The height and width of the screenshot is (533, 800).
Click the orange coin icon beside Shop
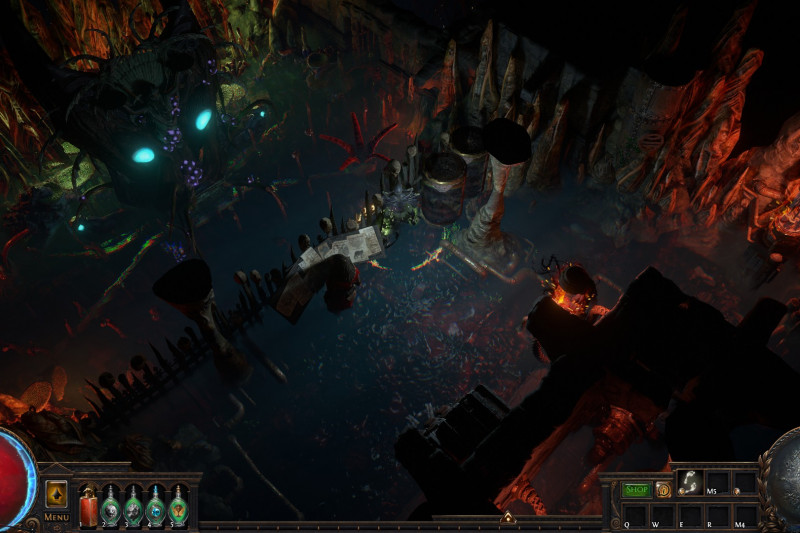[663, 490]
